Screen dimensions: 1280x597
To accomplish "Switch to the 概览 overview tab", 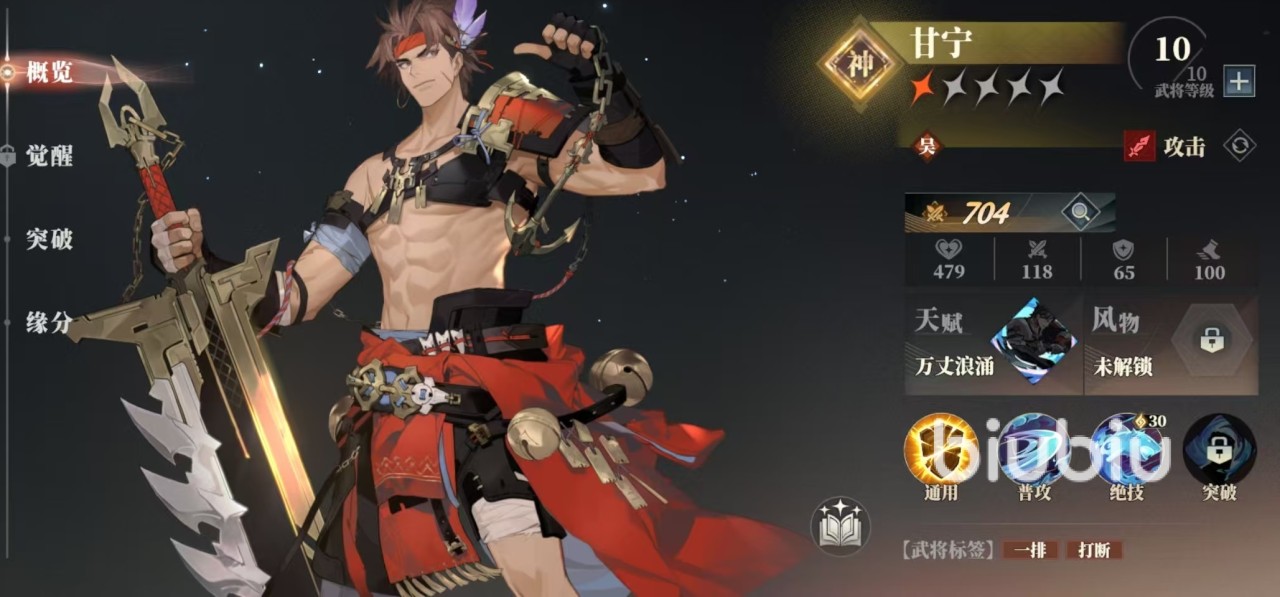I will click(49, 72).
